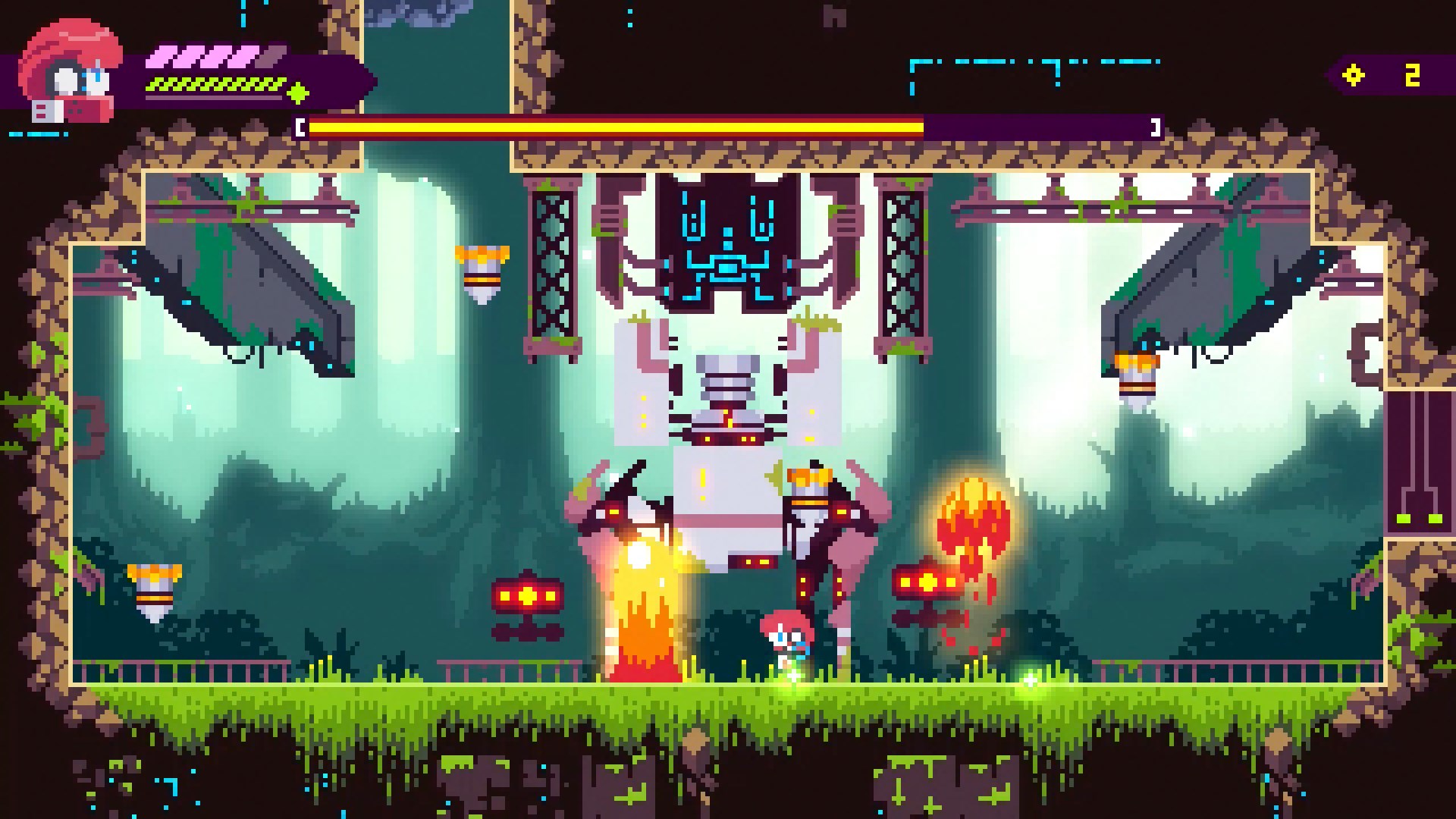Select the currency counter showing 2
The width and height of the screenshot is (1456, 819).
coord(1410,74)
